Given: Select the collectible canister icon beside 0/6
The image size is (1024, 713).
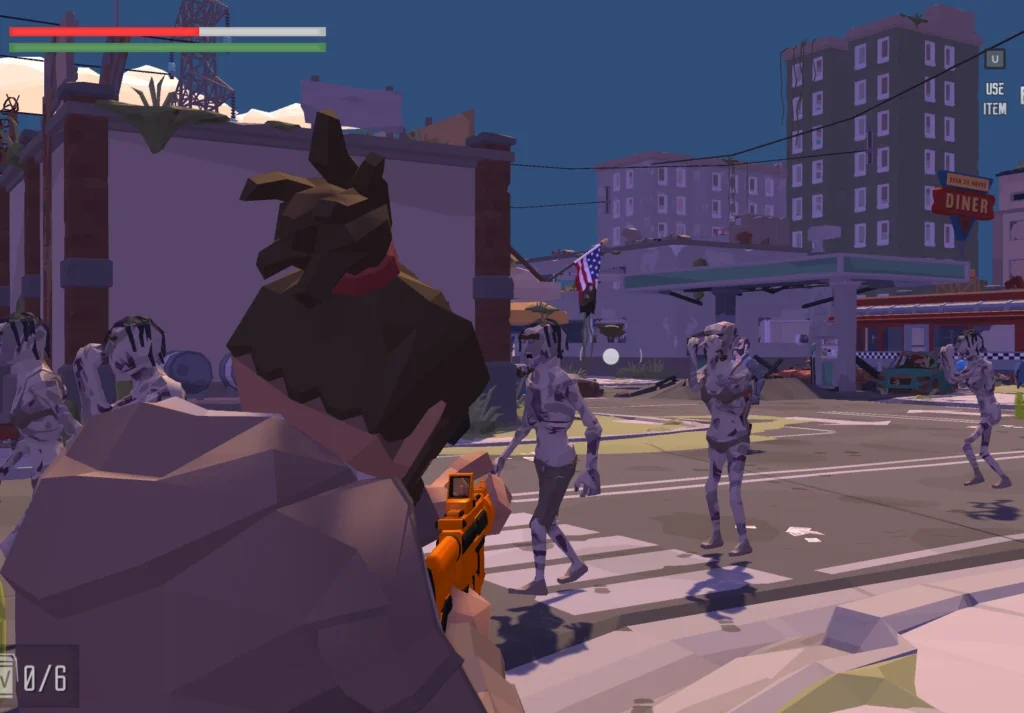Looking at the screenshot, I should click(7, 677).
